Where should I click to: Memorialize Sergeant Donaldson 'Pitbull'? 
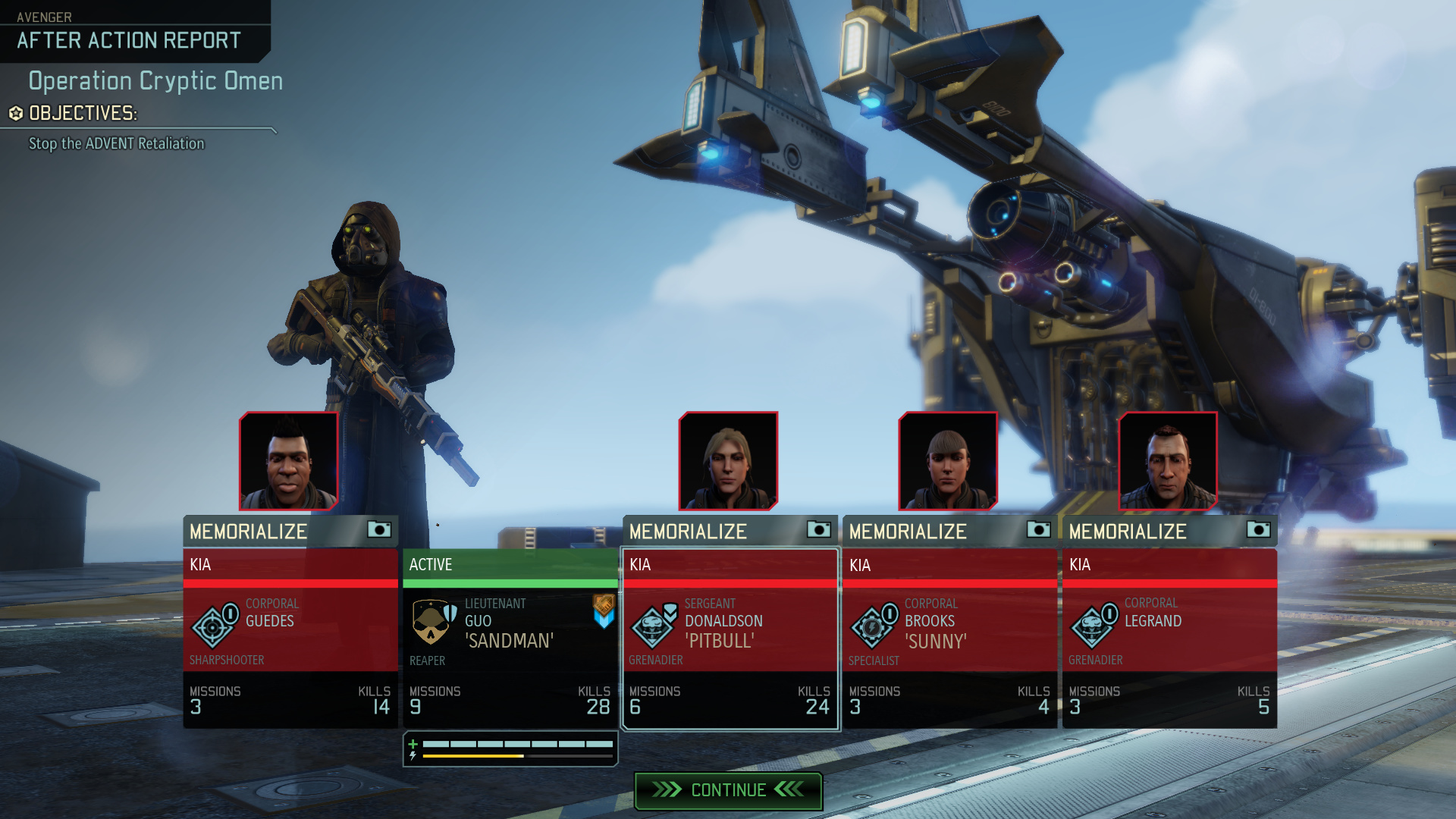click(x=730, y=531)
